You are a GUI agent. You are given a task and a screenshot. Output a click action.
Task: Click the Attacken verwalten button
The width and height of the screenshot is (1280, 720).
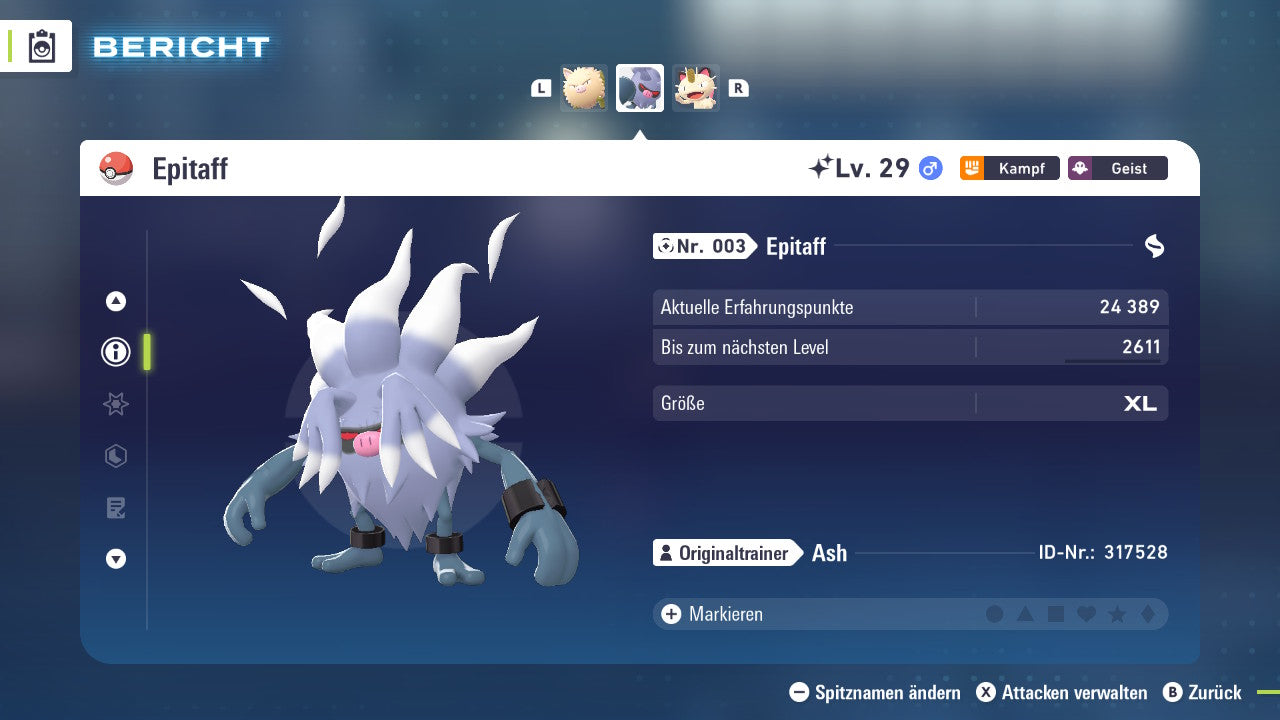(x=1064, y=692)
